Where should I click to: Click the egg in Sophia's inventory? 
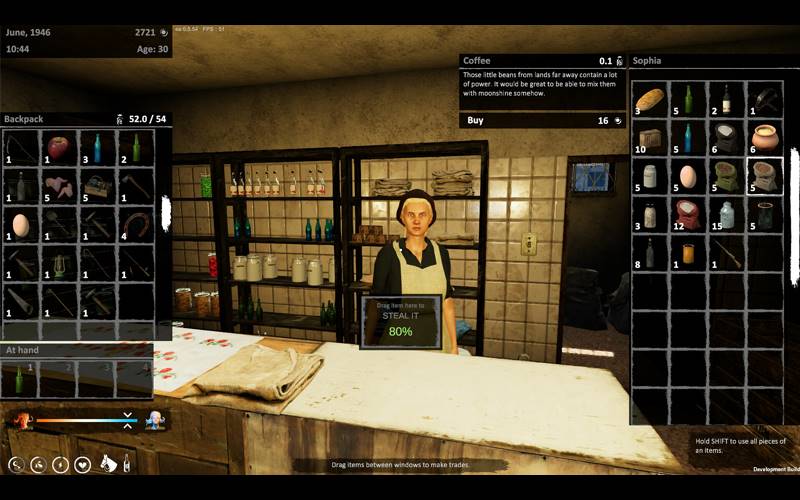click(688, 176)
